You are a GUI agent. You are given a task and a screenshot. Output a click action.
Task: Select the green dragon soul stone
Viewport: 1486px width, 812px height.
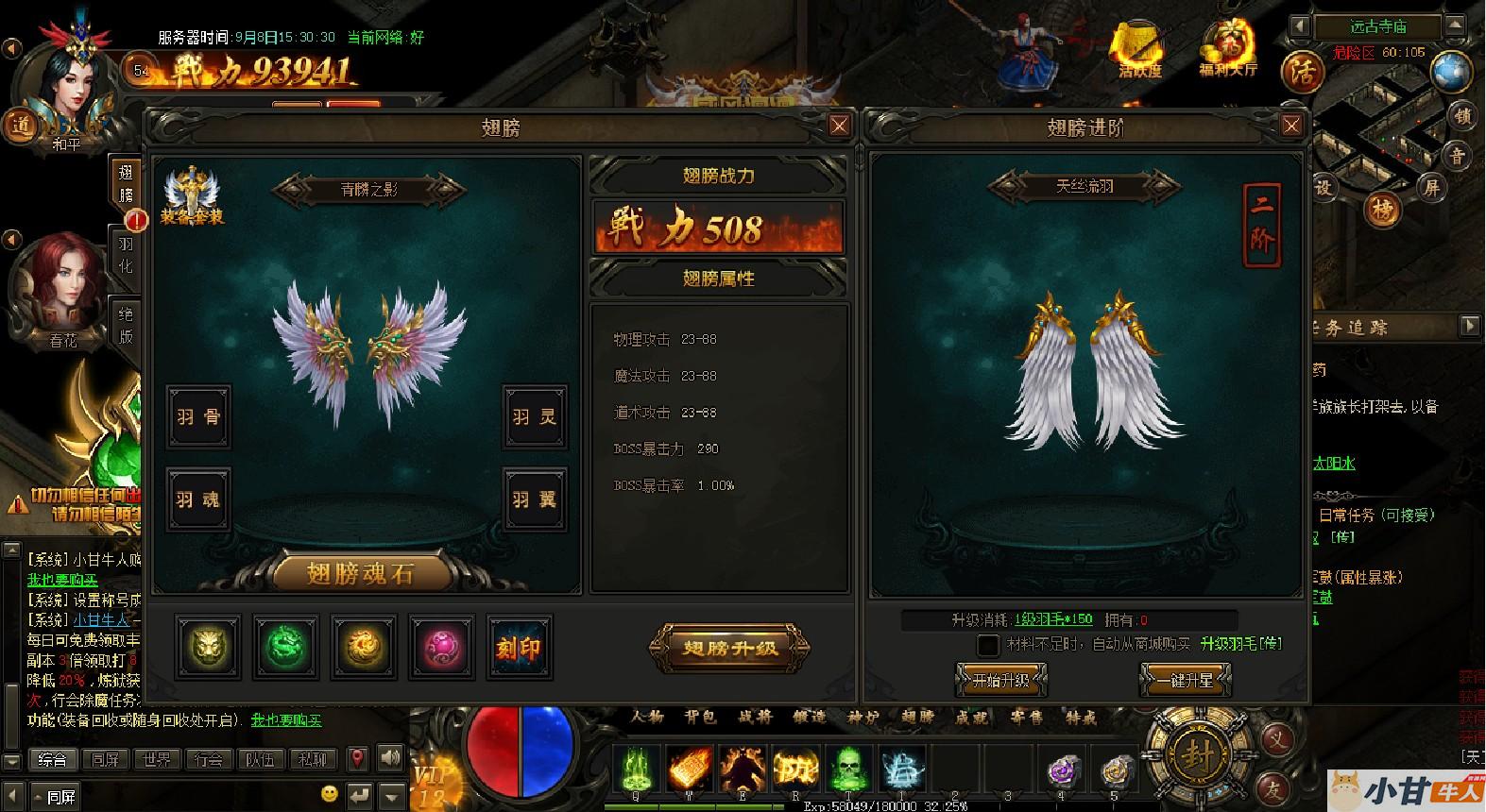coord(285,648)
